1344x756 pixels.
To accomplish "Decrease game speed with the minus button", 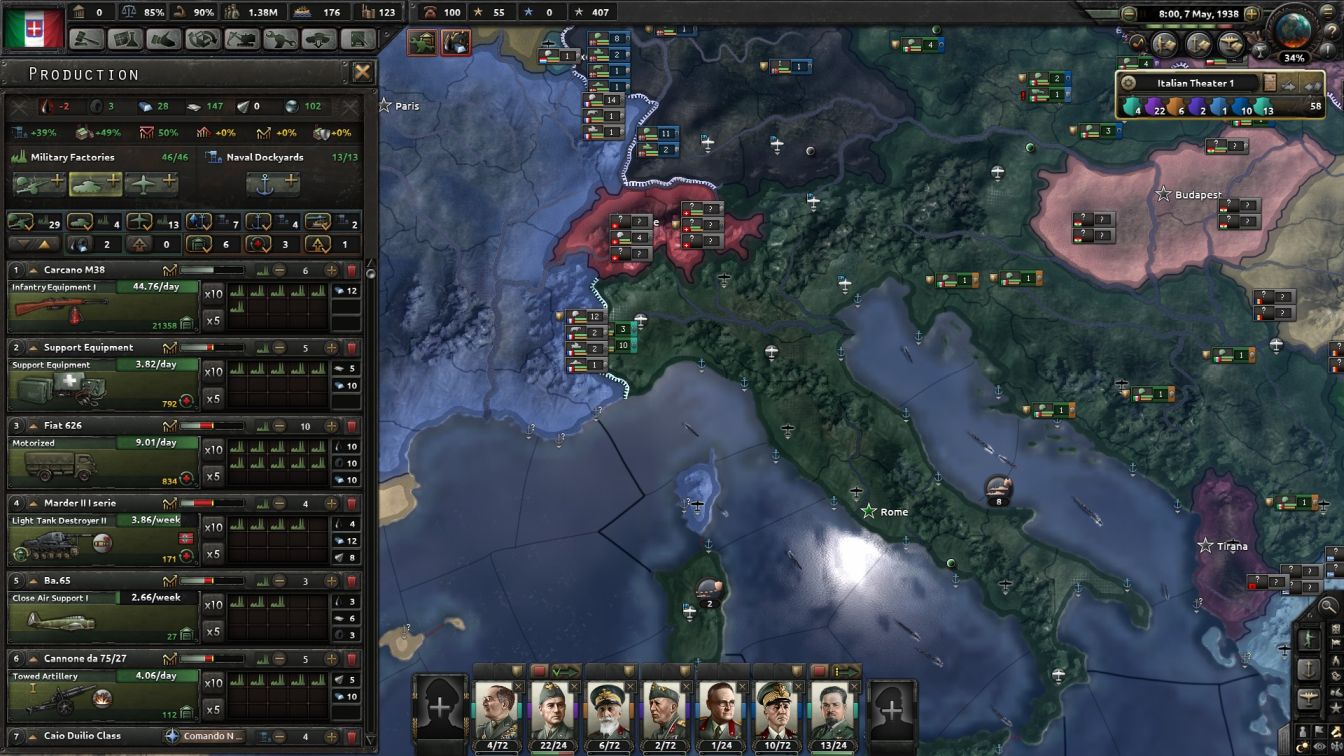I will click(1129, 13).
